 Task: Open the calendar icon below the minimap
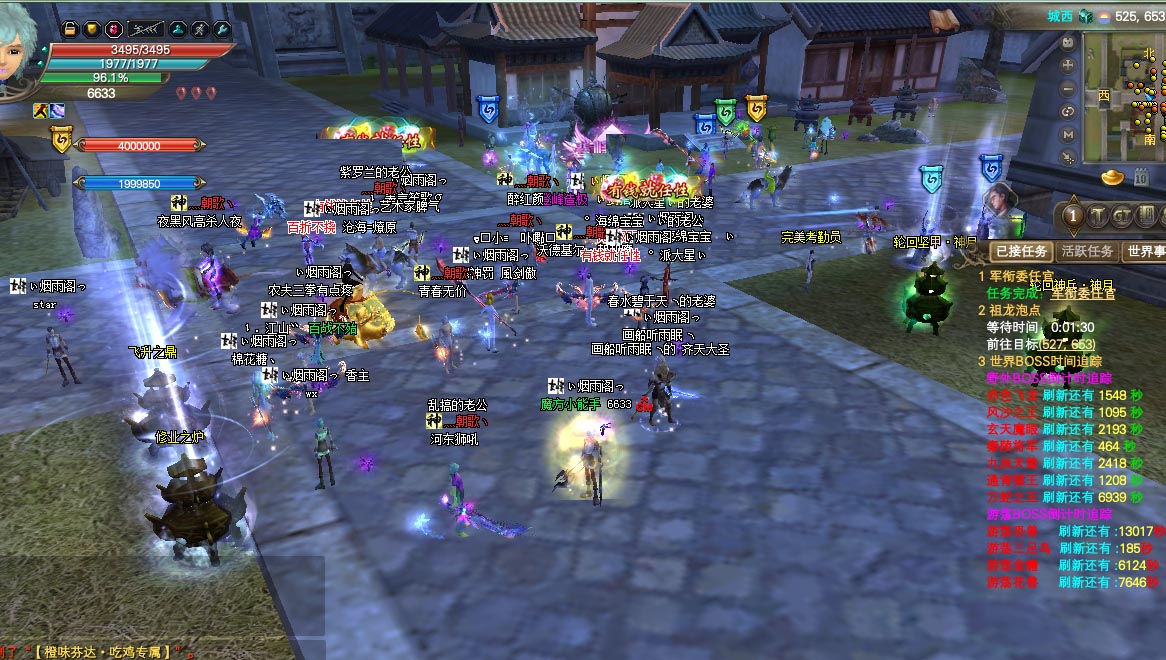(x=1141, y=178)
